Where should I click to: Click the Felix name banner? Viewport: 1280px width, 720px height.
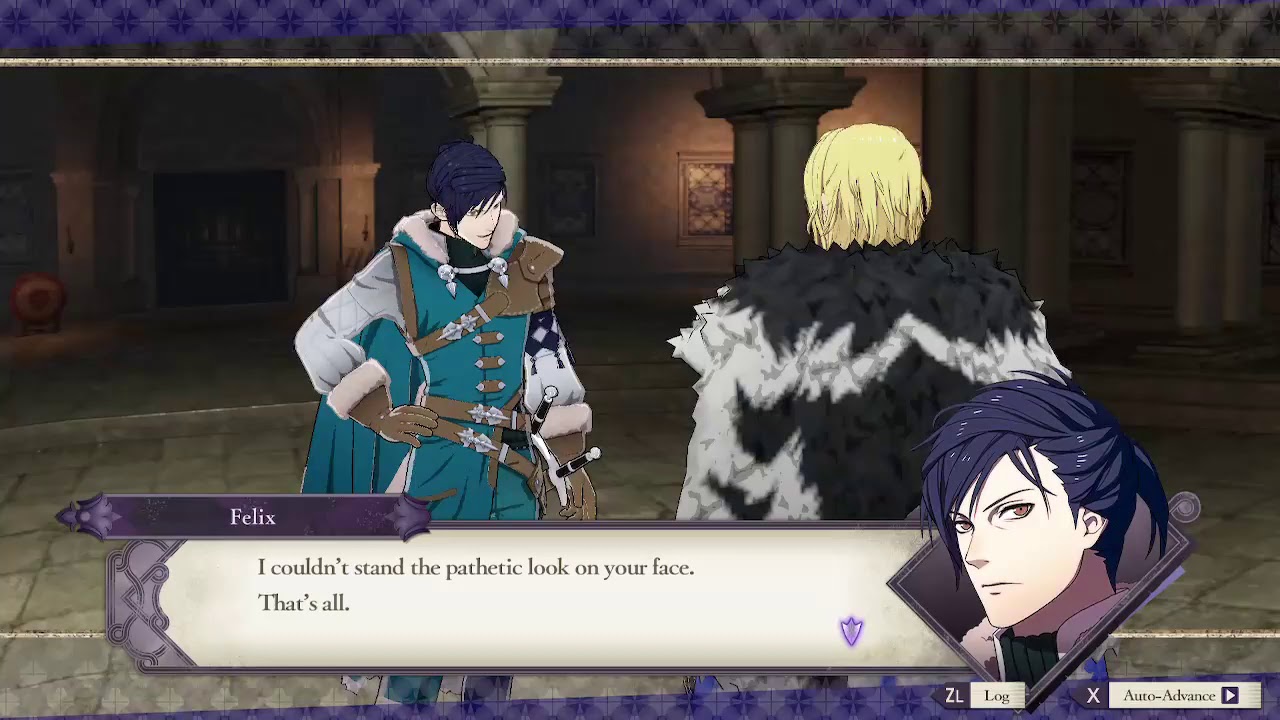(x=252, y=517)
